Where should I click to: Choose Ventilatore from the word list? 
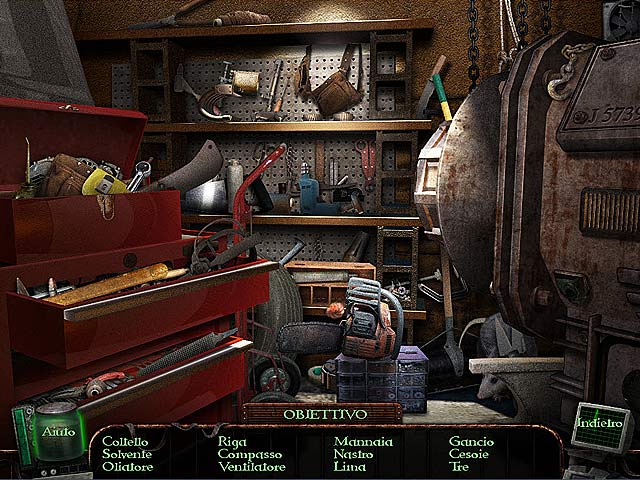(251, 467)
